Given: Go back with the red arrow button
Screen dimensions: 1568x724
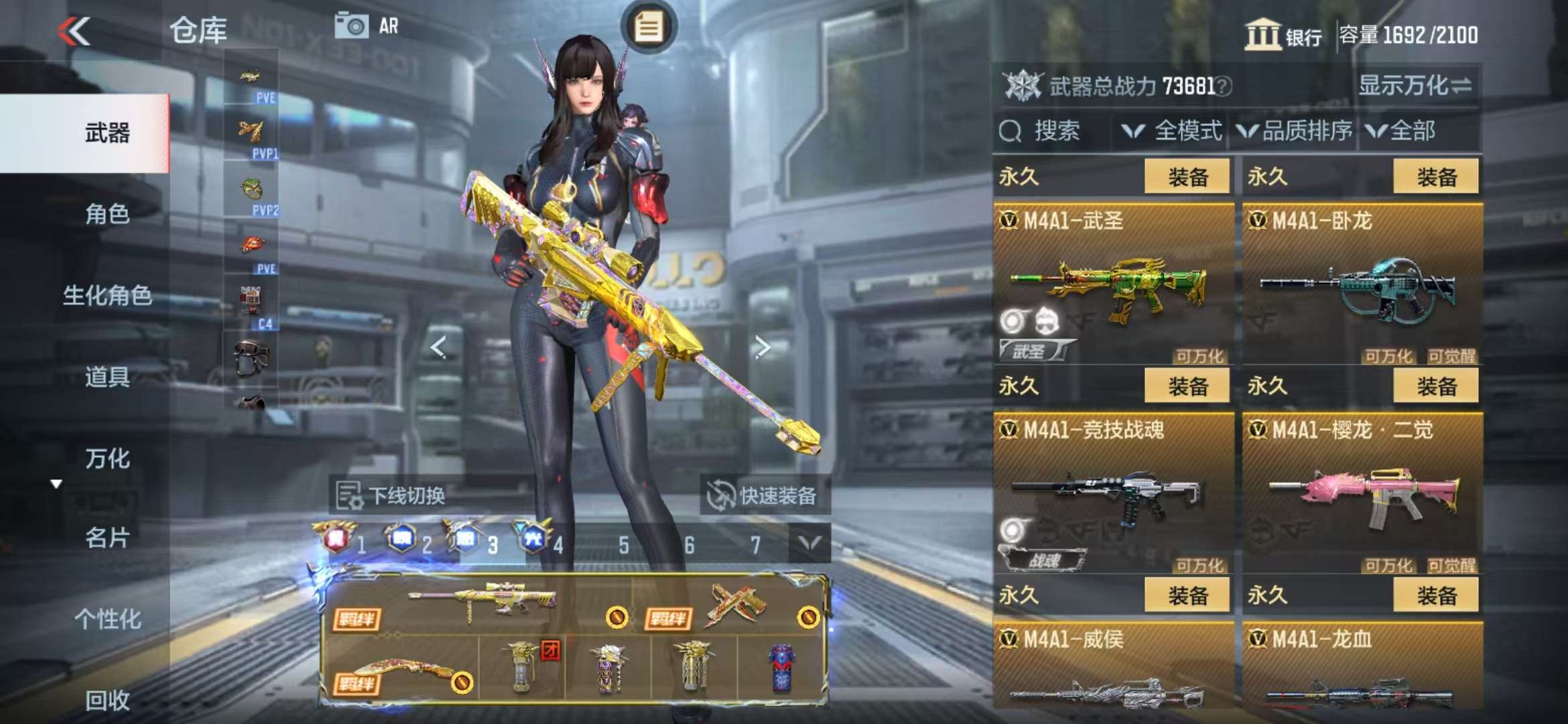Looking at the screenshot, I should coord(74,31).
